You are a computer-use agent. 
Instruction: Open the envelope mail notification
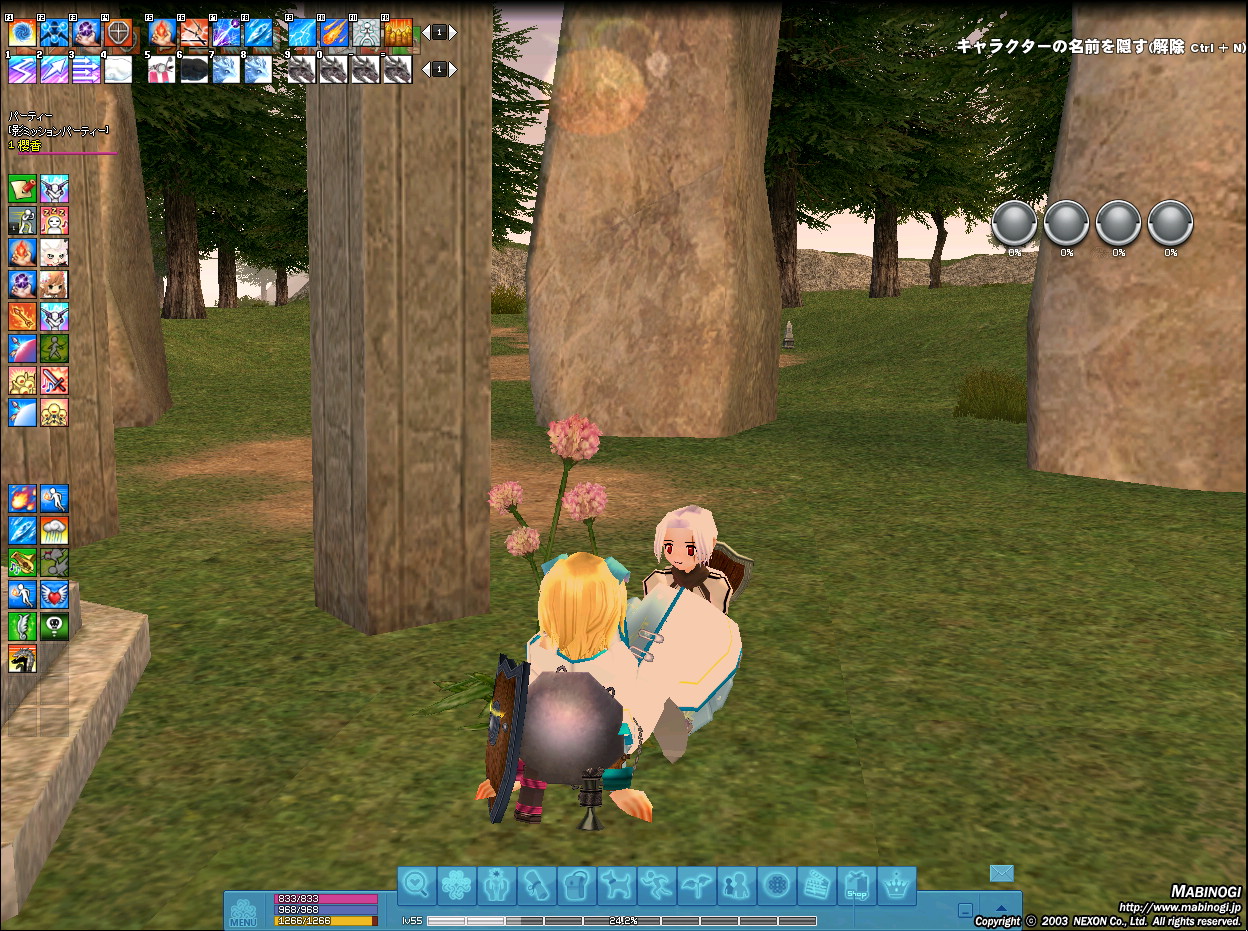(1001, 873)
